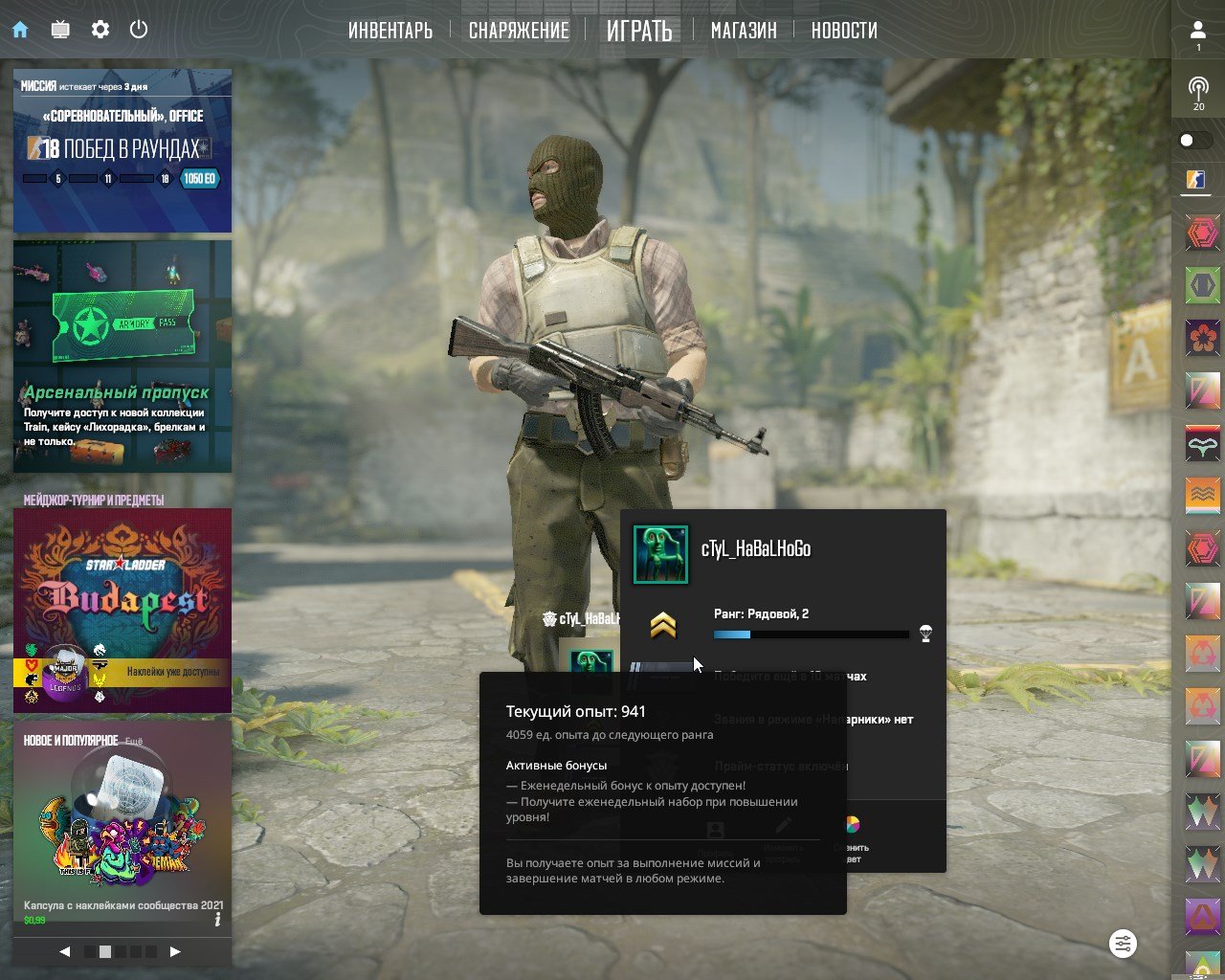1225x980 pixels.
Task: Open the Арсенальный пропуск Armory Pass banner
Action: click(122, 356)
